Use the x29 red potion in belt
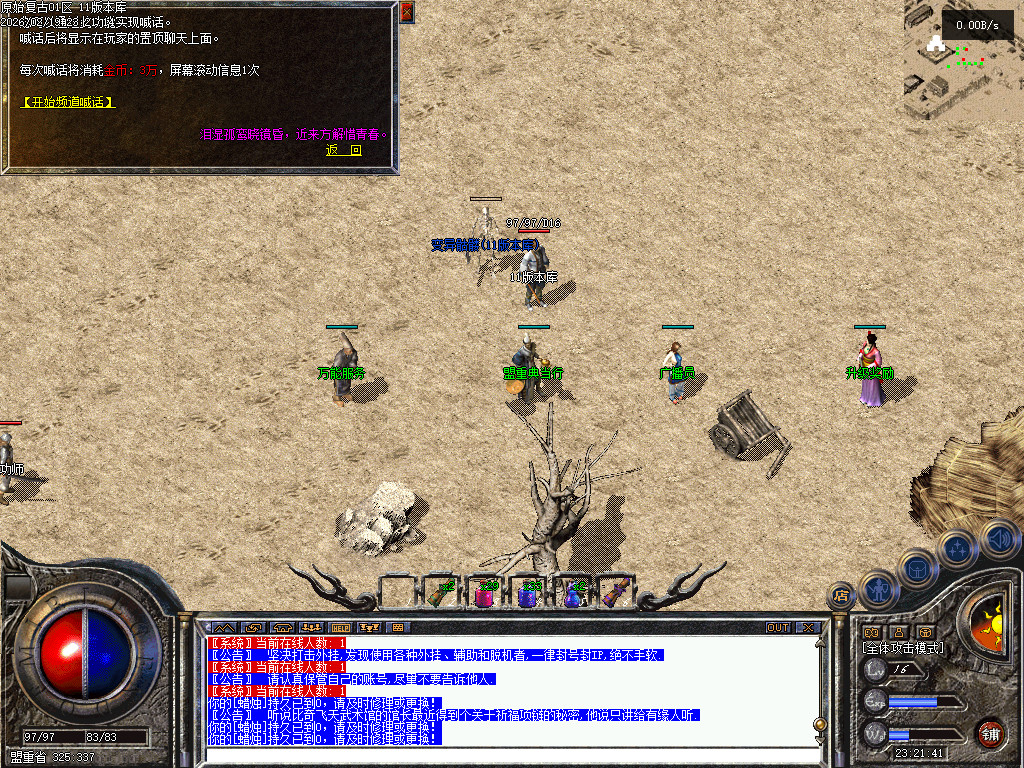Screen dimensions: 1024x768 [485, 593]
